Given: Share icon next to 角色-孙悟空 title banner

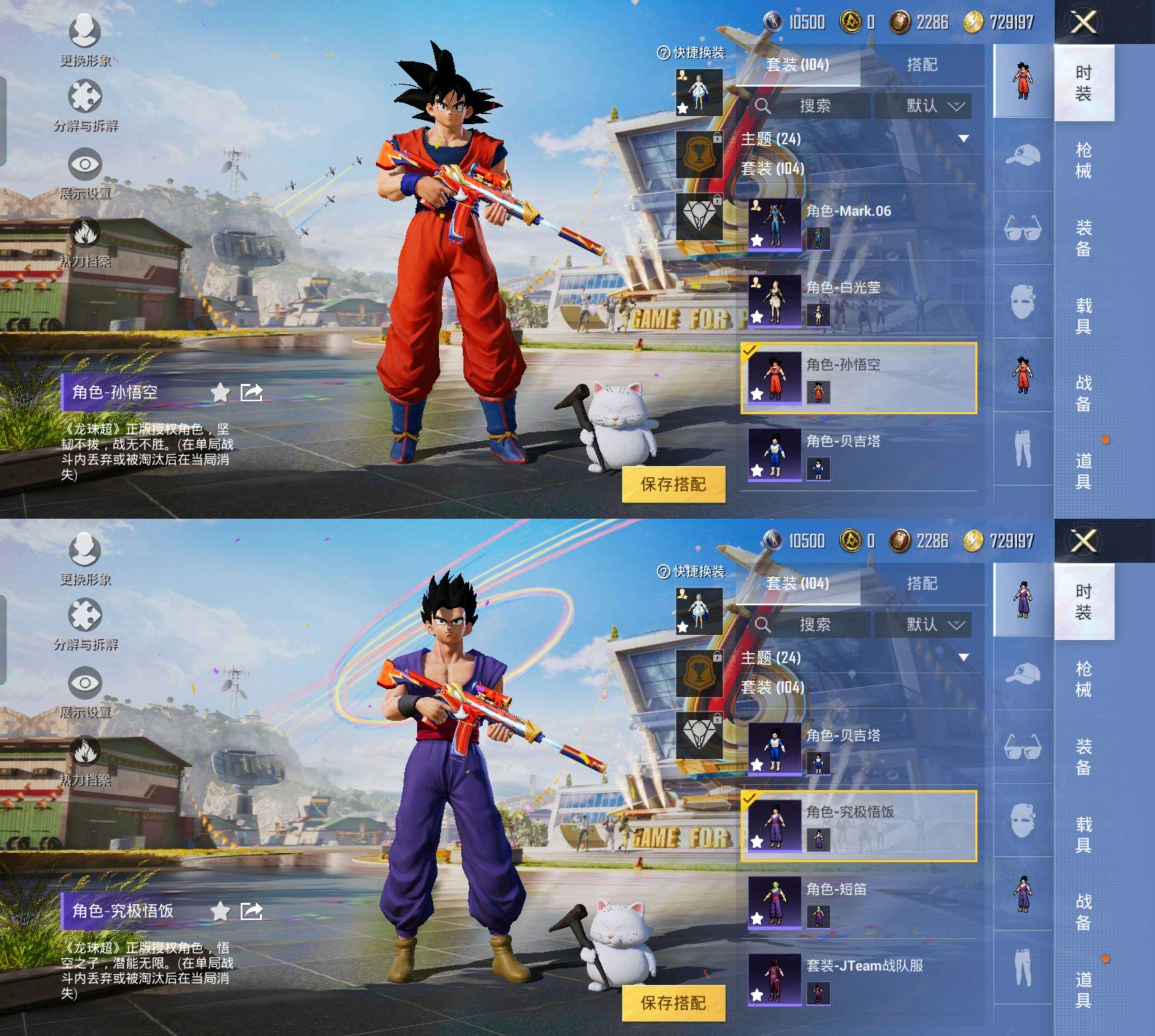Looking at the screenshot, I should (x=251, y=392).
